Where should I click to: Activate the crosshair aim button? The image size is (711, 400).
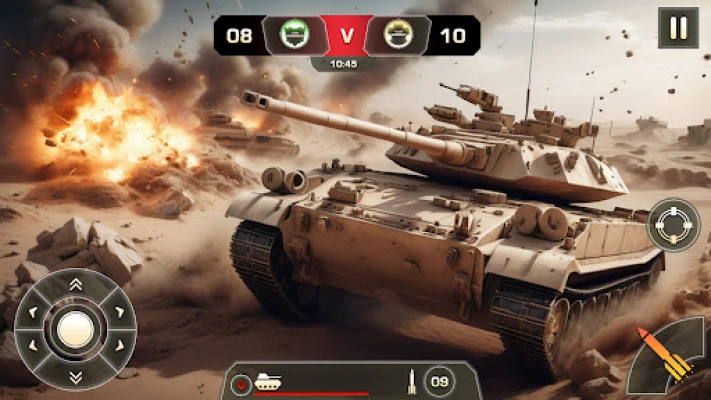coord(673,225)
